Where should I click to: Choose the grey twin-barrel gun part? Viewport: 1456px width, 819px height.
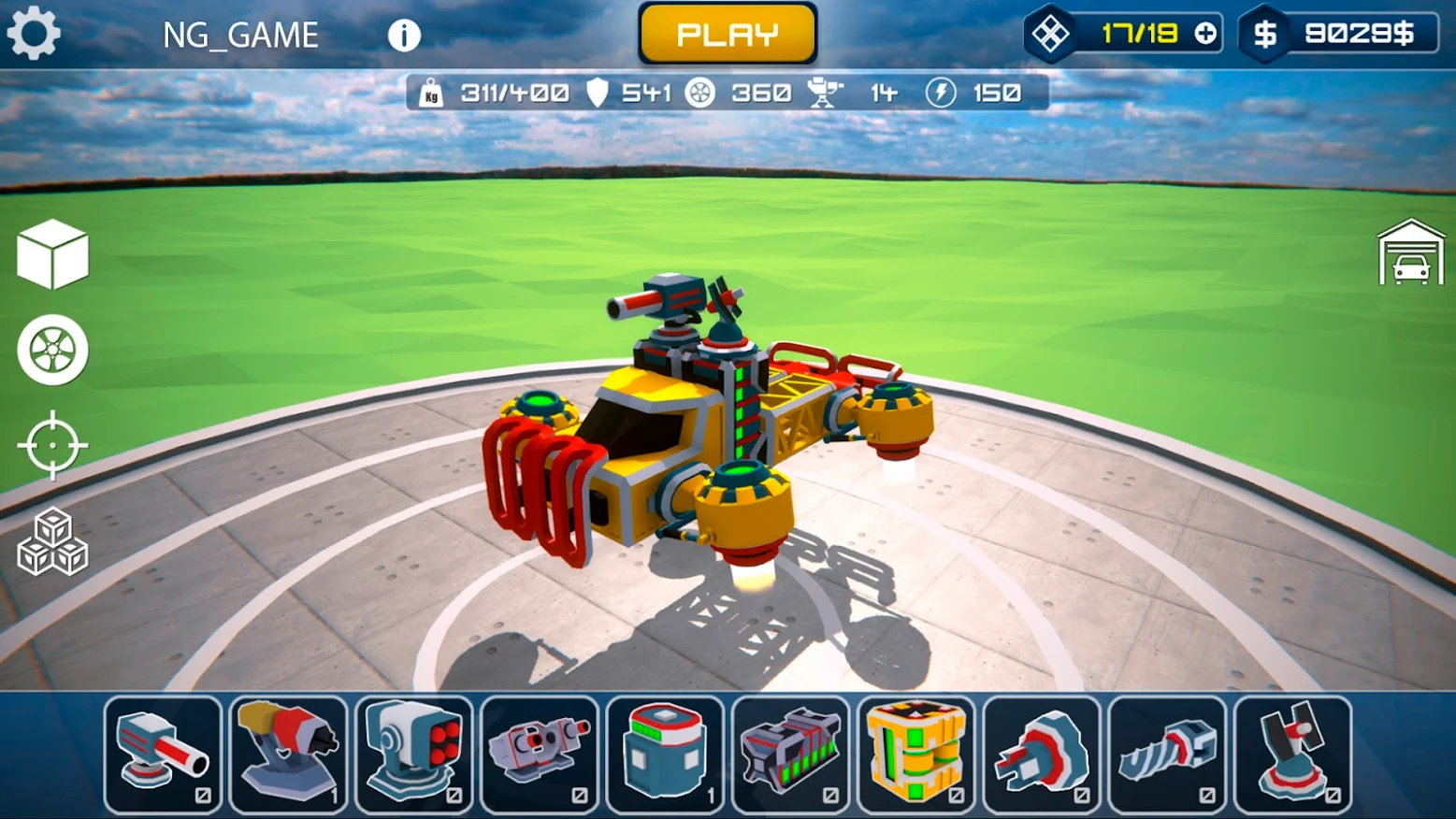(540, 754)
